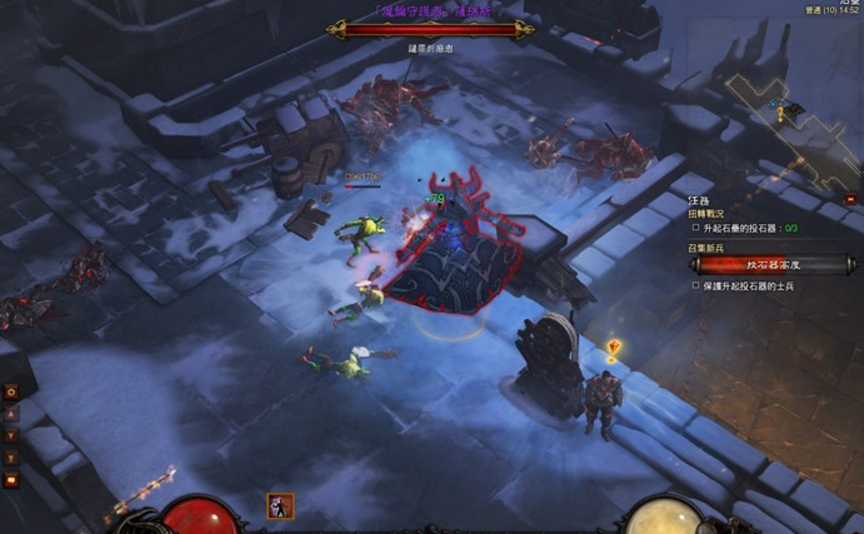Click the 扭轉戰況 quest title
This screenshot has height=534, width=864.
706,214
